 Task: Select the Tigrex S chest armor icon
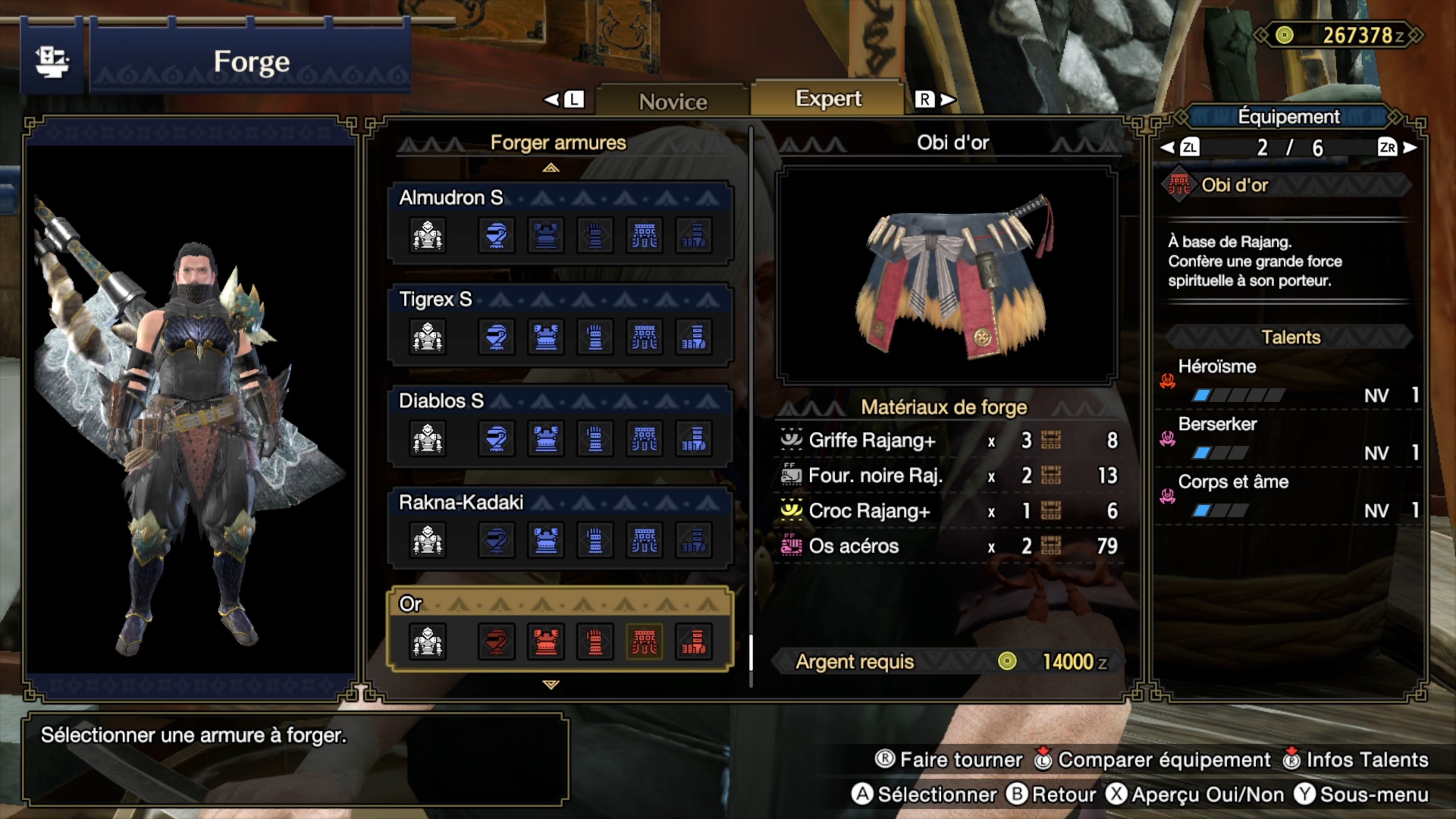(x=546, y=337)
